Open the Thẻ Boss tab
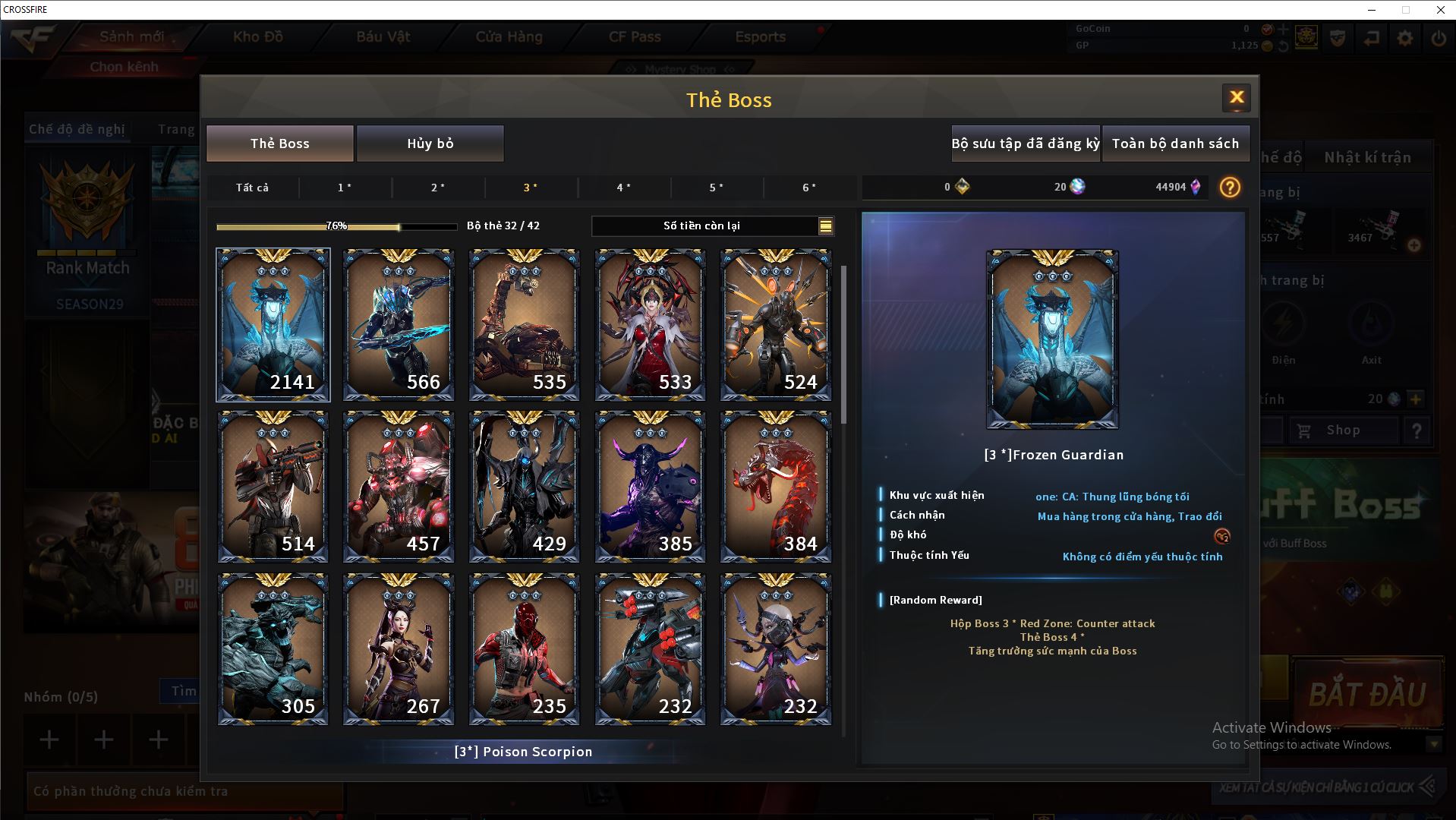This screenshot has width=1456, height=820. pos(279,143)
